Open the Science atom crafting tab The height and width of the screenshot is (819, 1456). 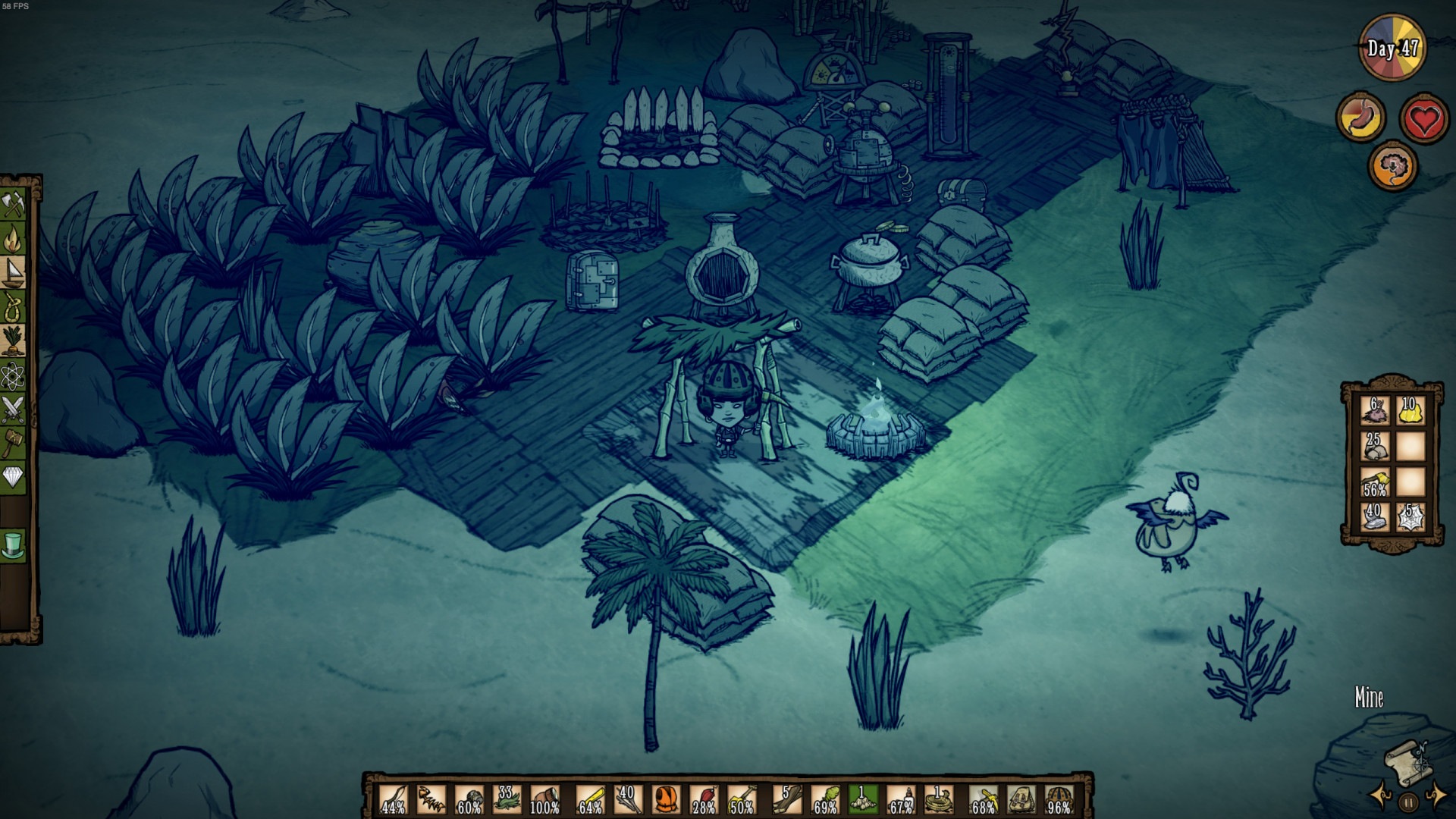(x=14, y=375)
